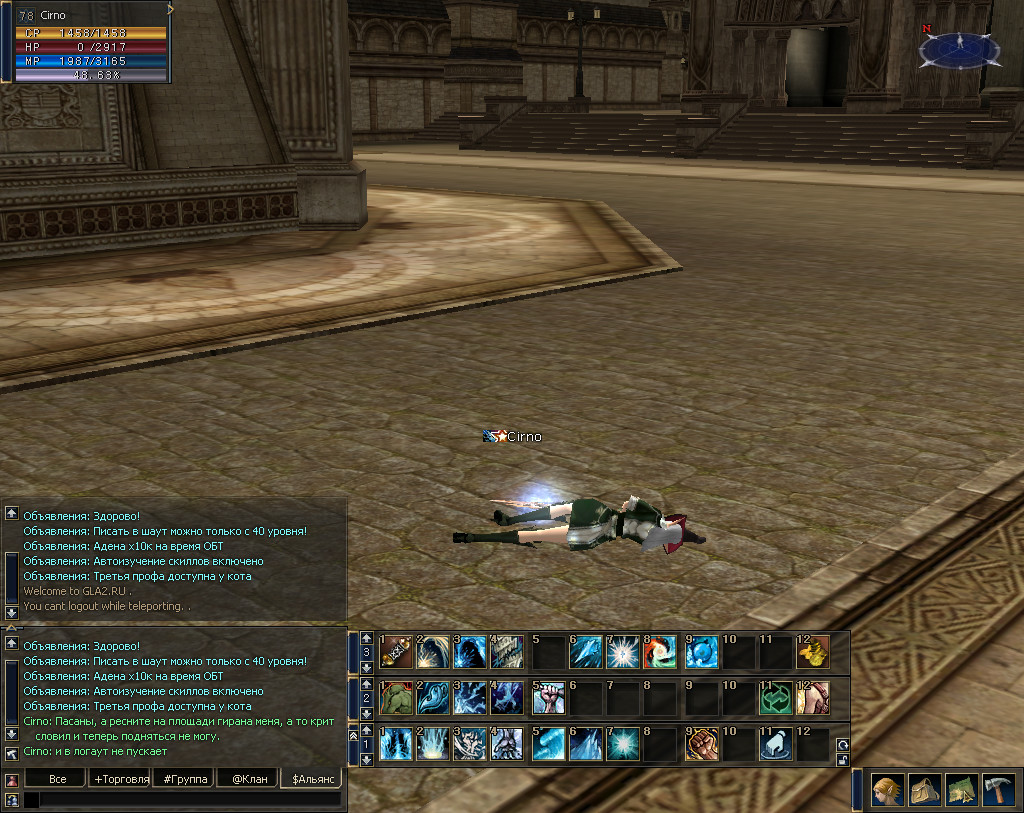Use the scroll item in hotbar slot 1

coord(396,652)
